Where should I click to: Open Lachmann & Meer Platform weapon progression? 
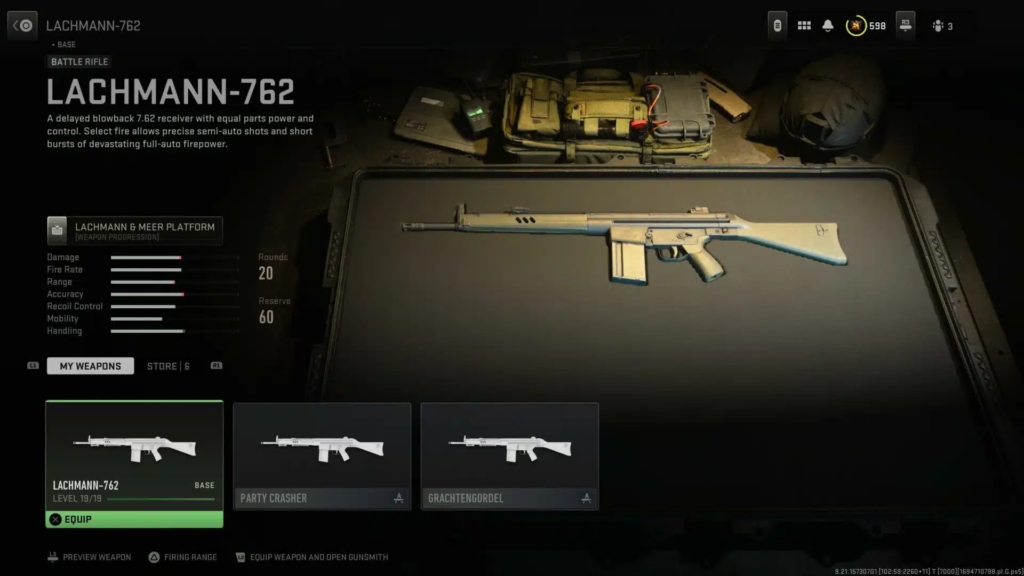point(135,231)
